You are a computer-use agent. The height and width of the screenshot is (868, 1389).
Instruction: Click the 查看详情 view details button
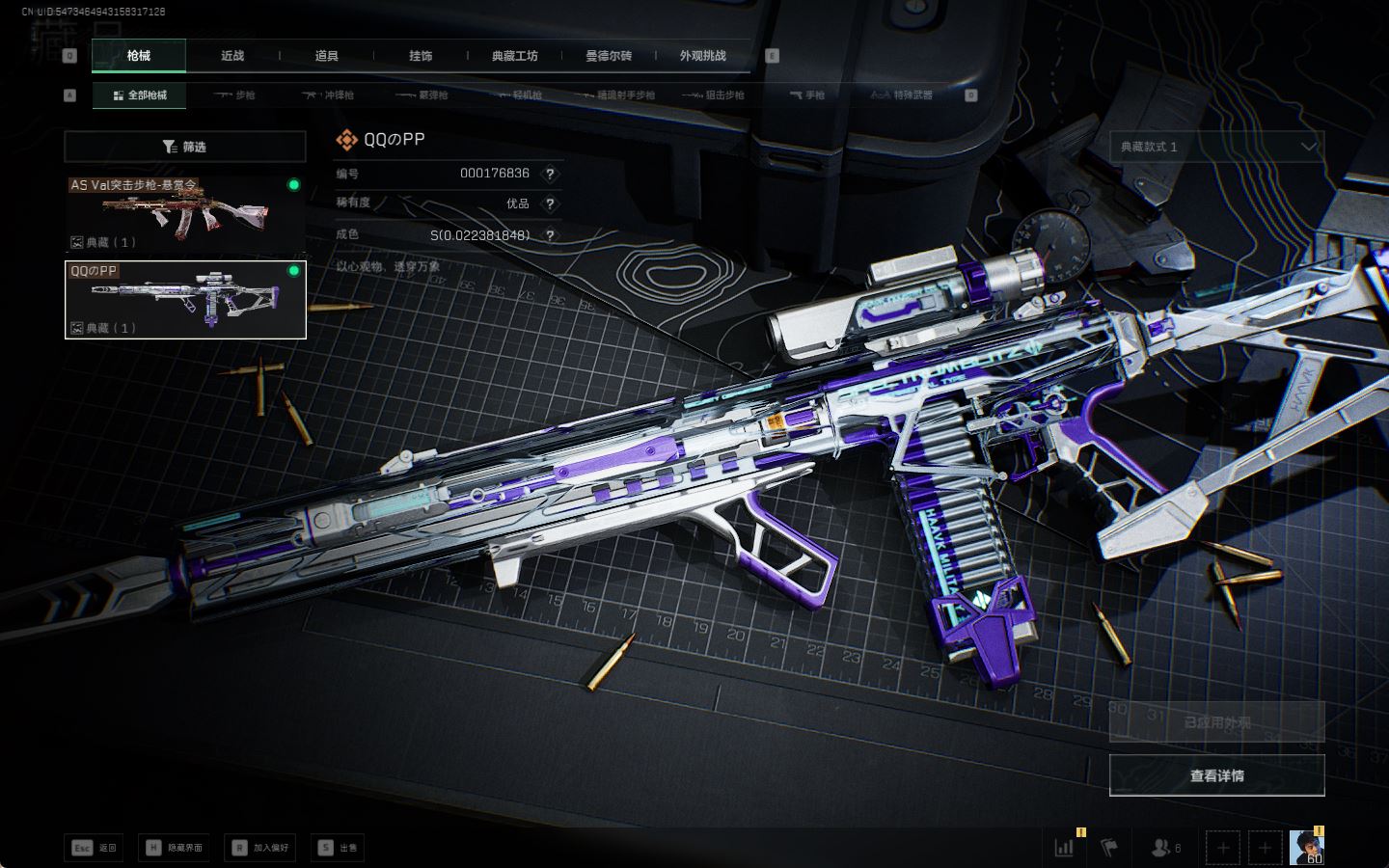pos(1216,775)
